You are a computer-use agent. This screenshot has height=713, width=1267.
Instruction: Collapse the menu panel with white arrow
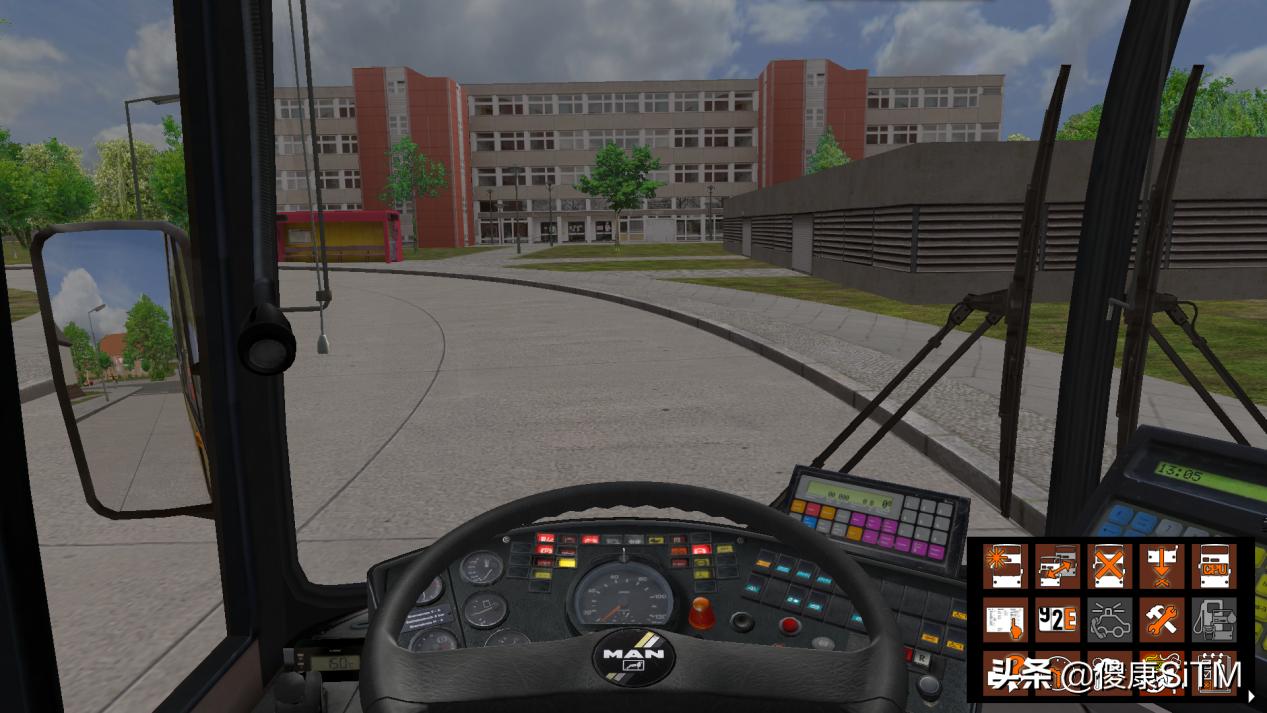point(1251,696)
